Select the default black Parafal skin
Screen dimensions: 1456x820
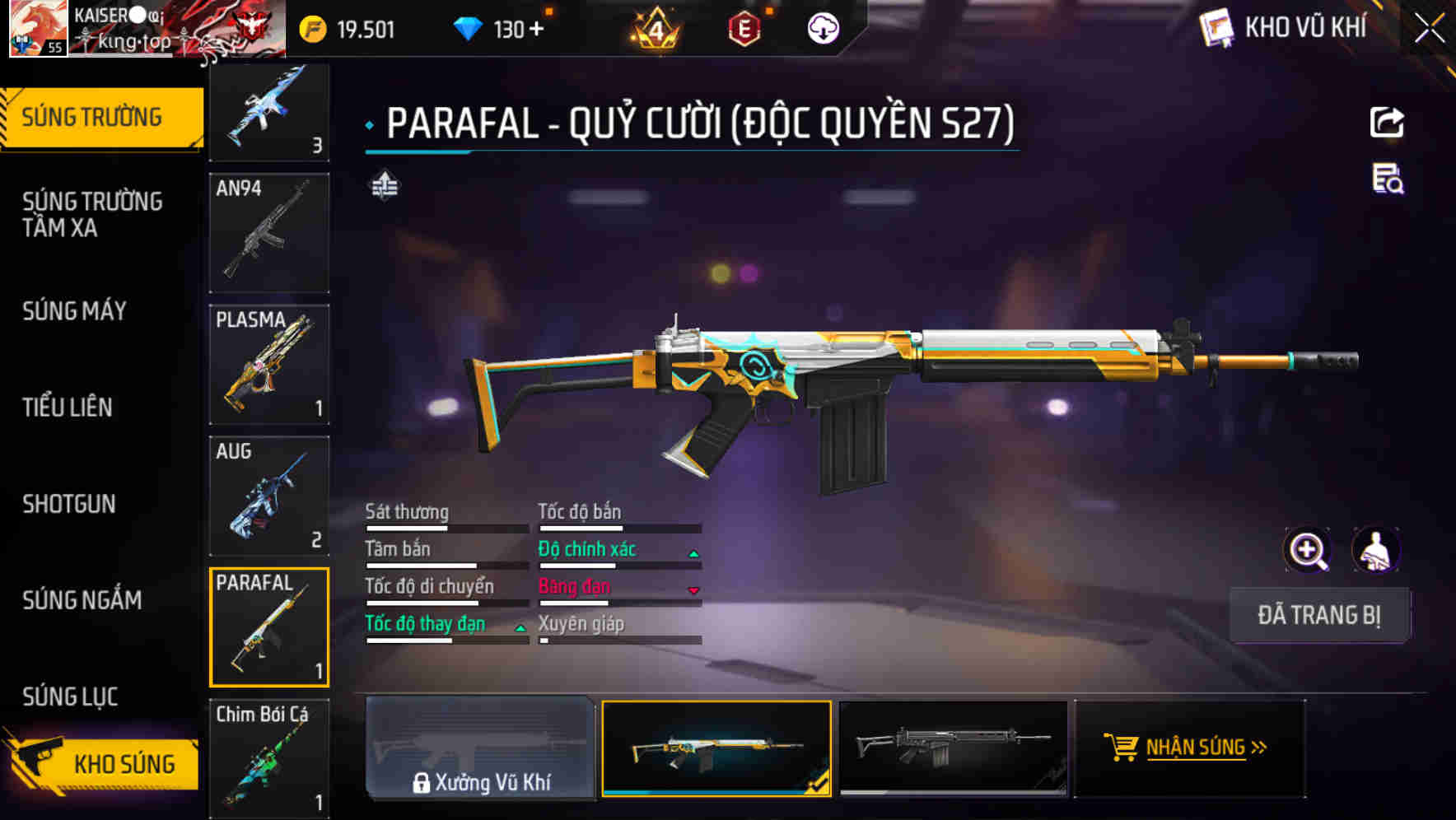point(953,748)
